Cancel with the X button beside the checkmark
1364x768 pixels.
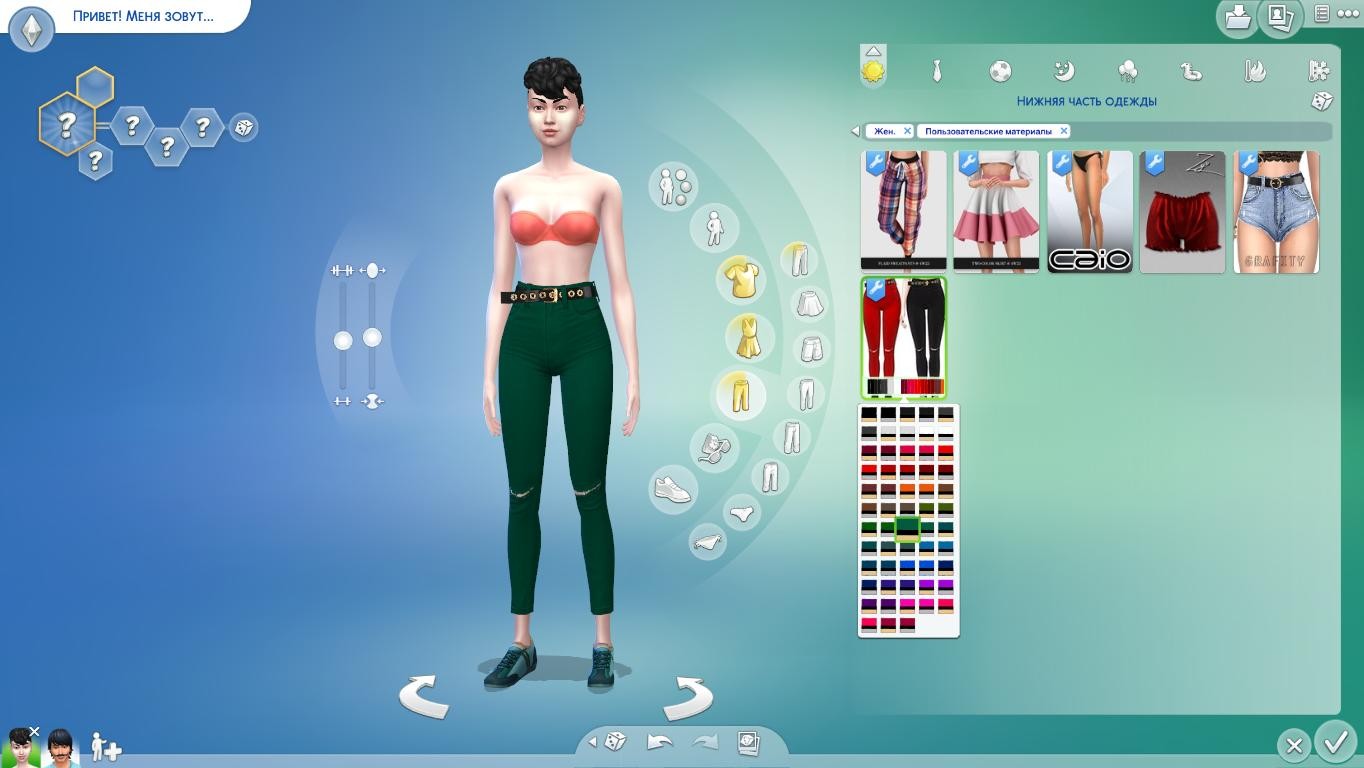point(1293,745)
